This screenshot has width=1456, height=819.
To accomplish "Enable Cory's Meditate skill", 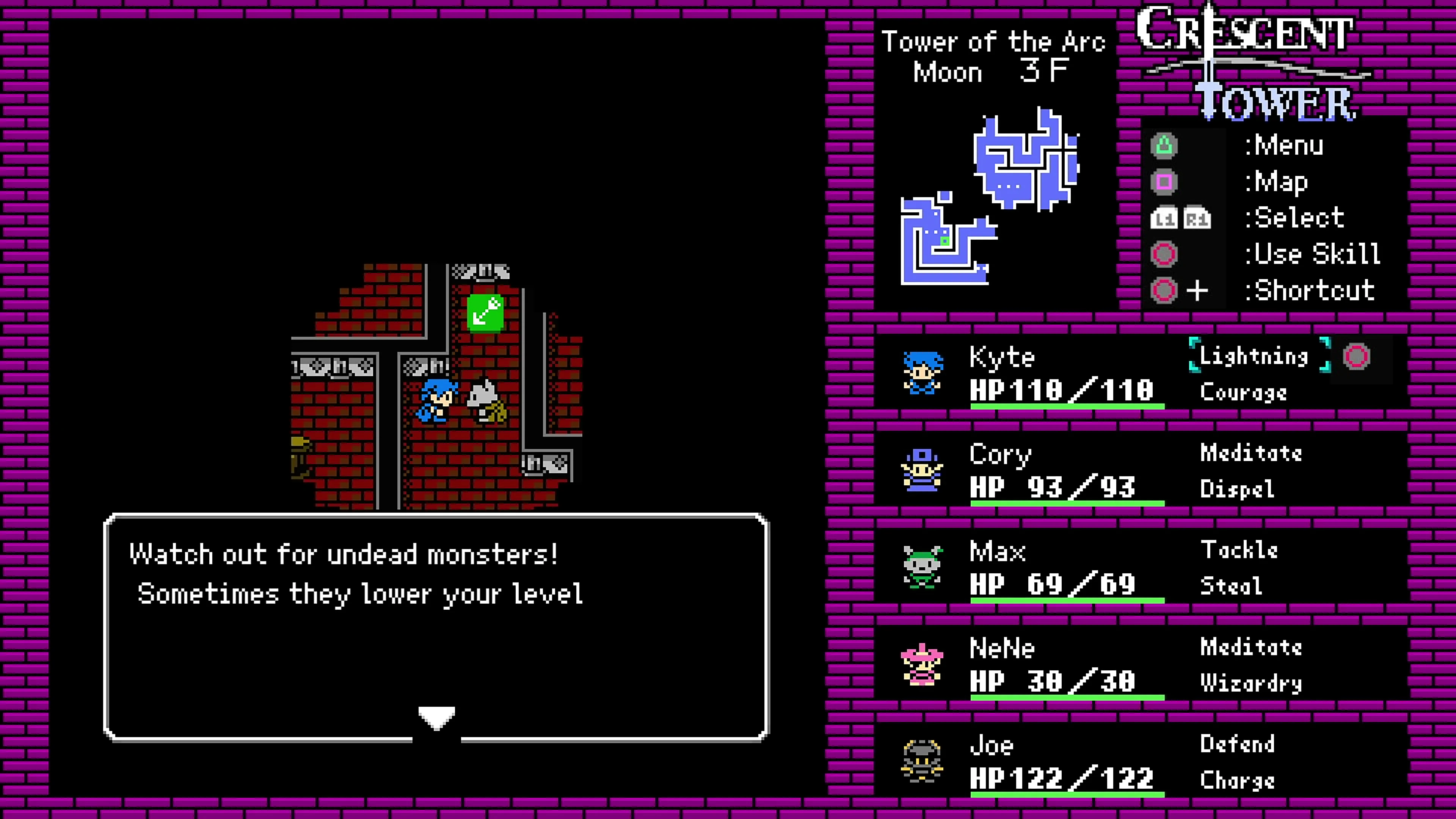I will (x=1251, y=453).
